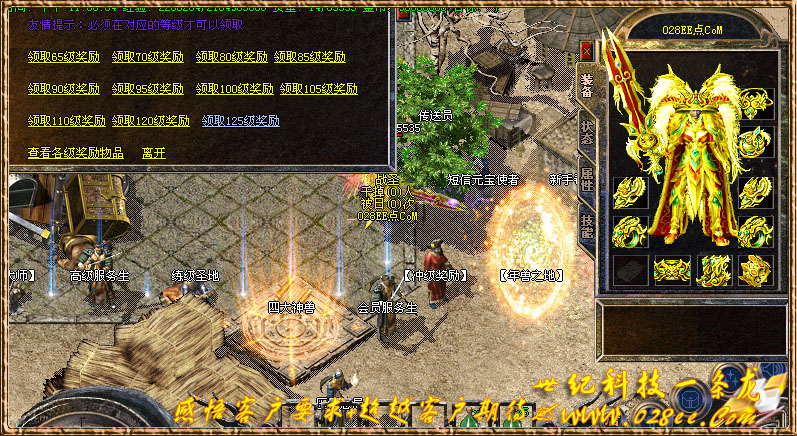Viewport: 797px width, 436px height.
Task: Click the highlighted 领取125级奖励 link
Action: pyautogui.click(x=241, y=121)
